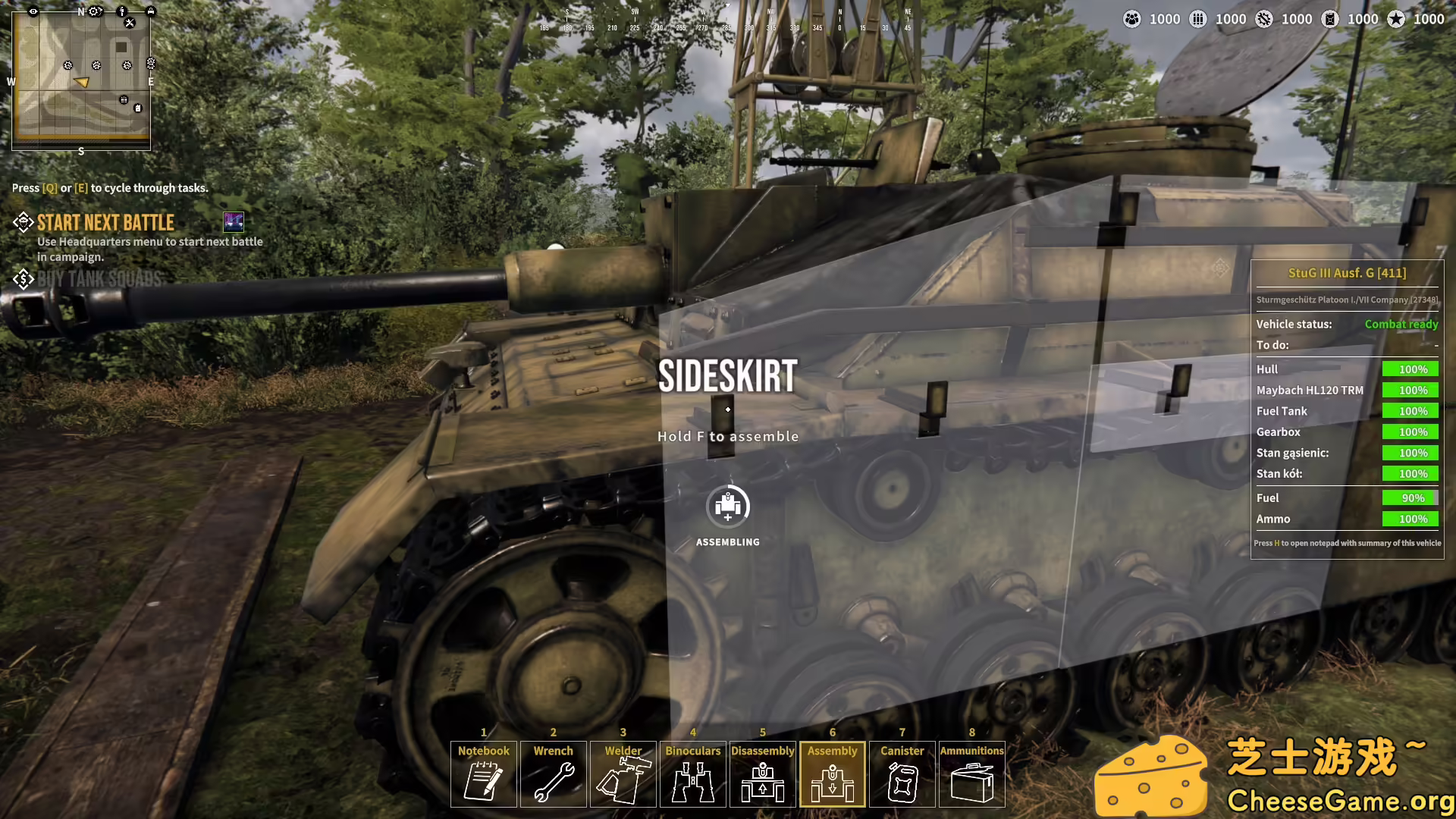Screen dimensions: 1456x819
Task: Click the crossed-tools repair marker on minimap
Action: pos(130,23)
